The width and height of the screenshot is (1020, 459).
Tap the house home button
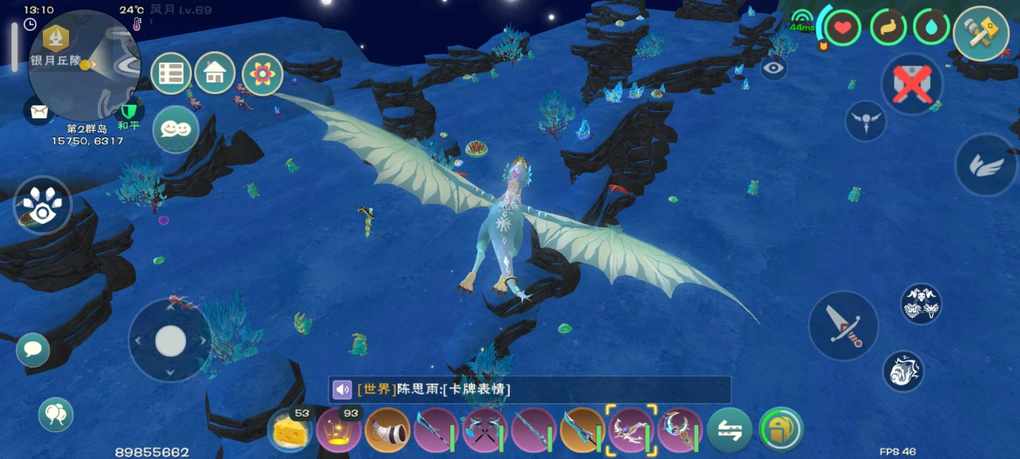tap(215, 72)
